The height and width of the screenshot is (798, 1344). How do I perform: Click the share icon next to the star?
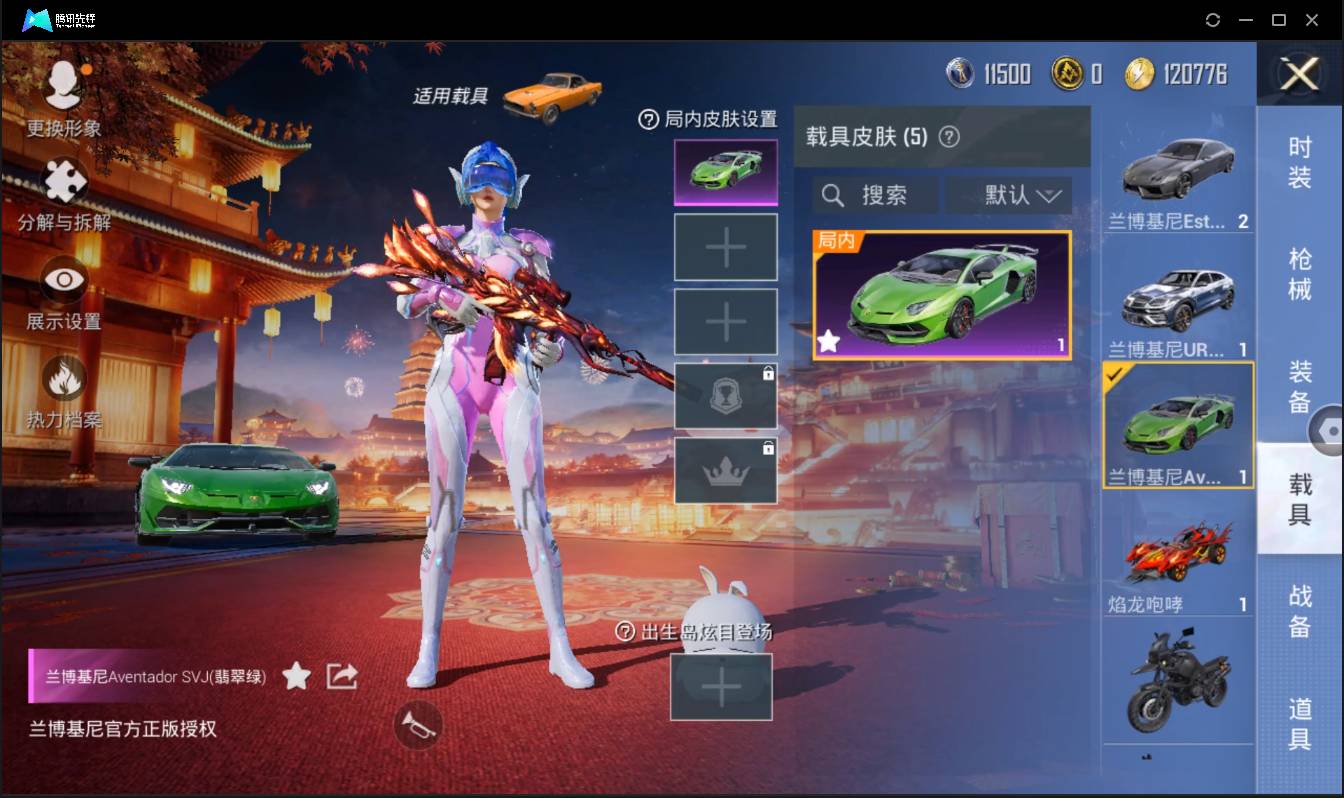342,675
